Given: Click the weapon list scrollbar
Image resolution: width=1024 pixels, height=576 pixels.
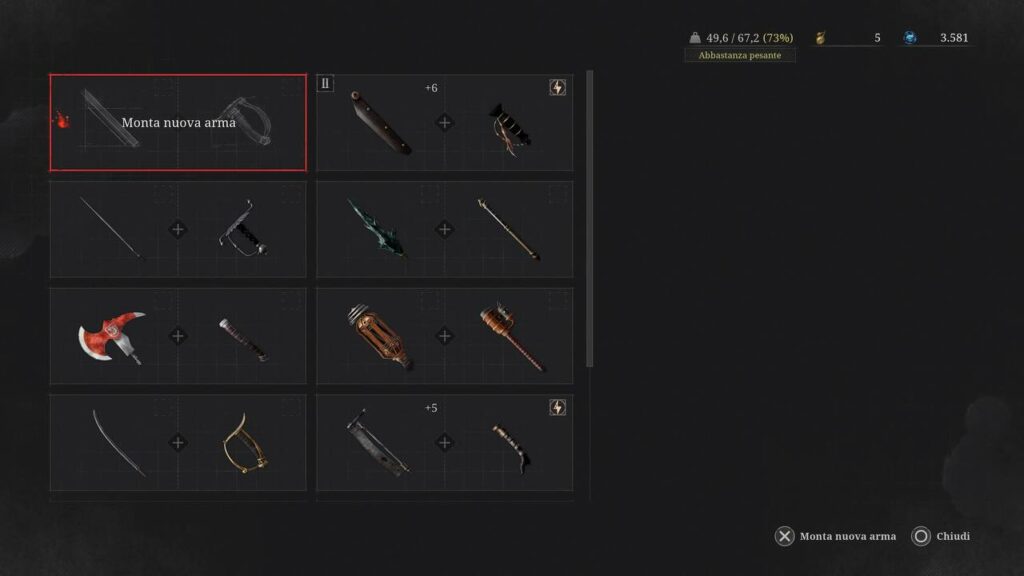Looking at the screenshot, I should (x=589, y=218).
